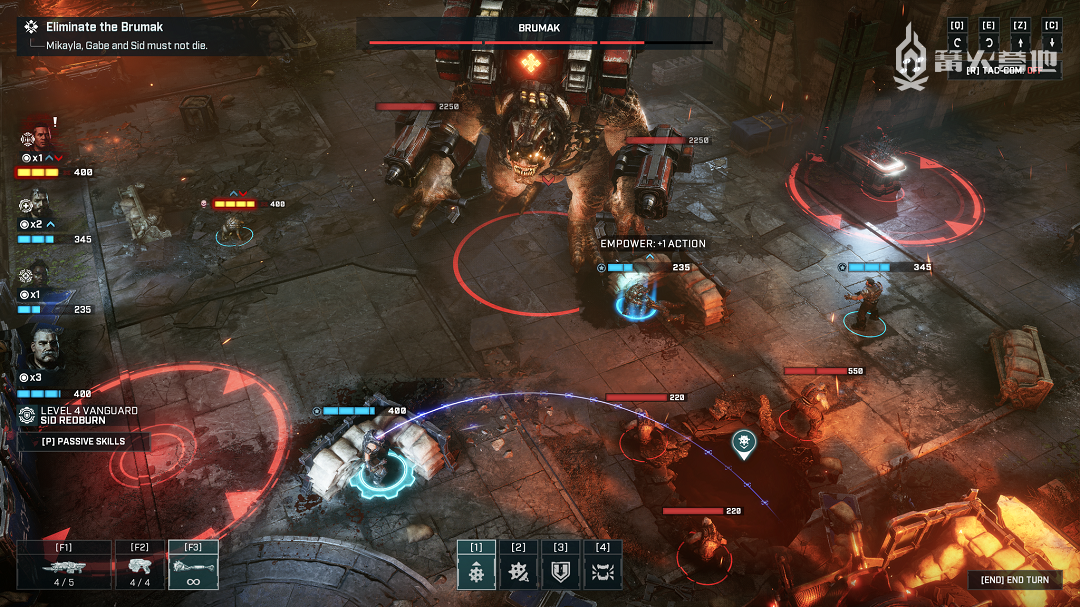1080x607 pixels.
Task: Click the Eliminate the Brumak objective tracker
Action: click(x=105, y=27)
